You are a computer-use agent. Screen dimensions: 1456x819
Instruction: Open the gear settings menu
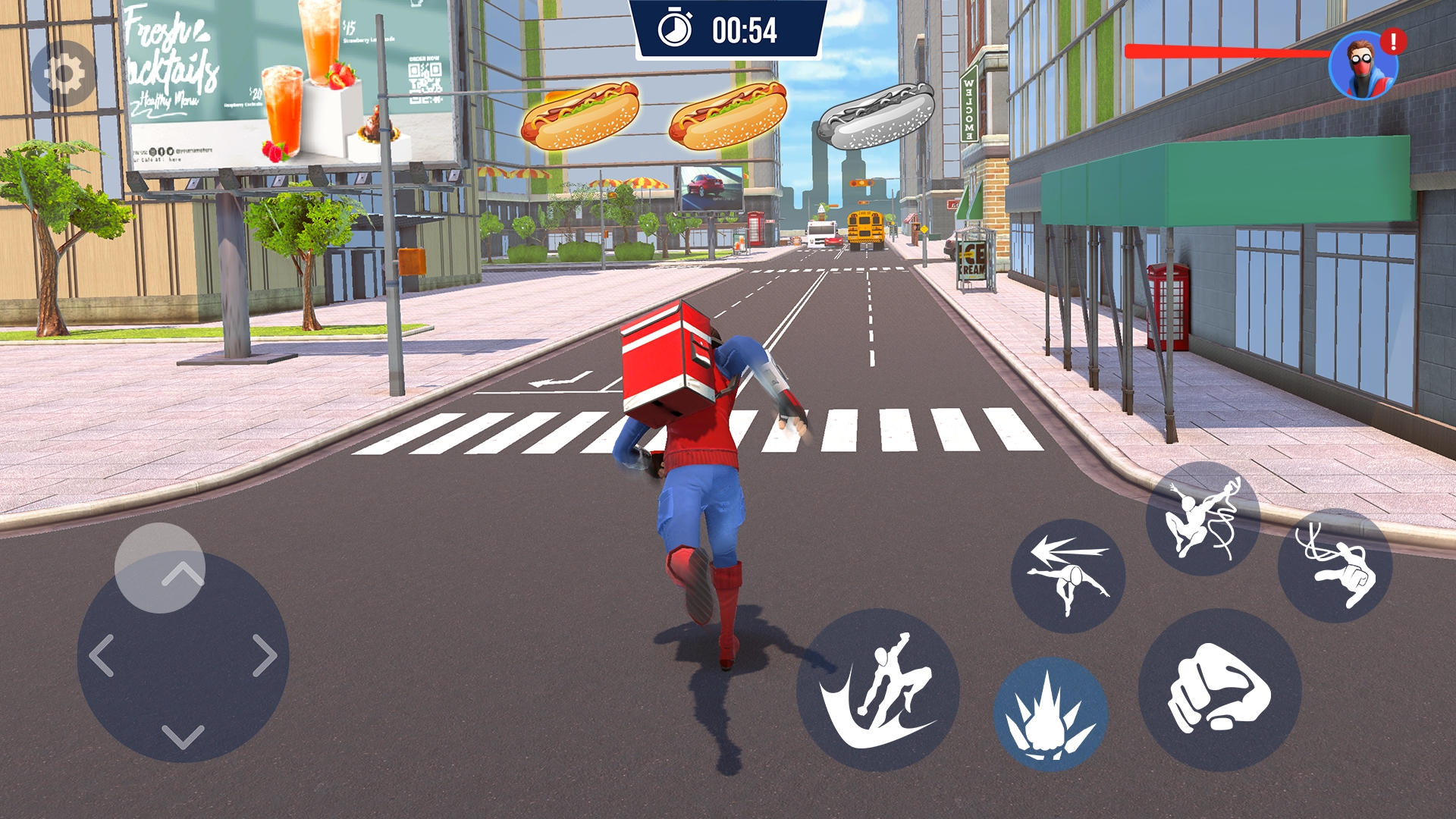64,74
